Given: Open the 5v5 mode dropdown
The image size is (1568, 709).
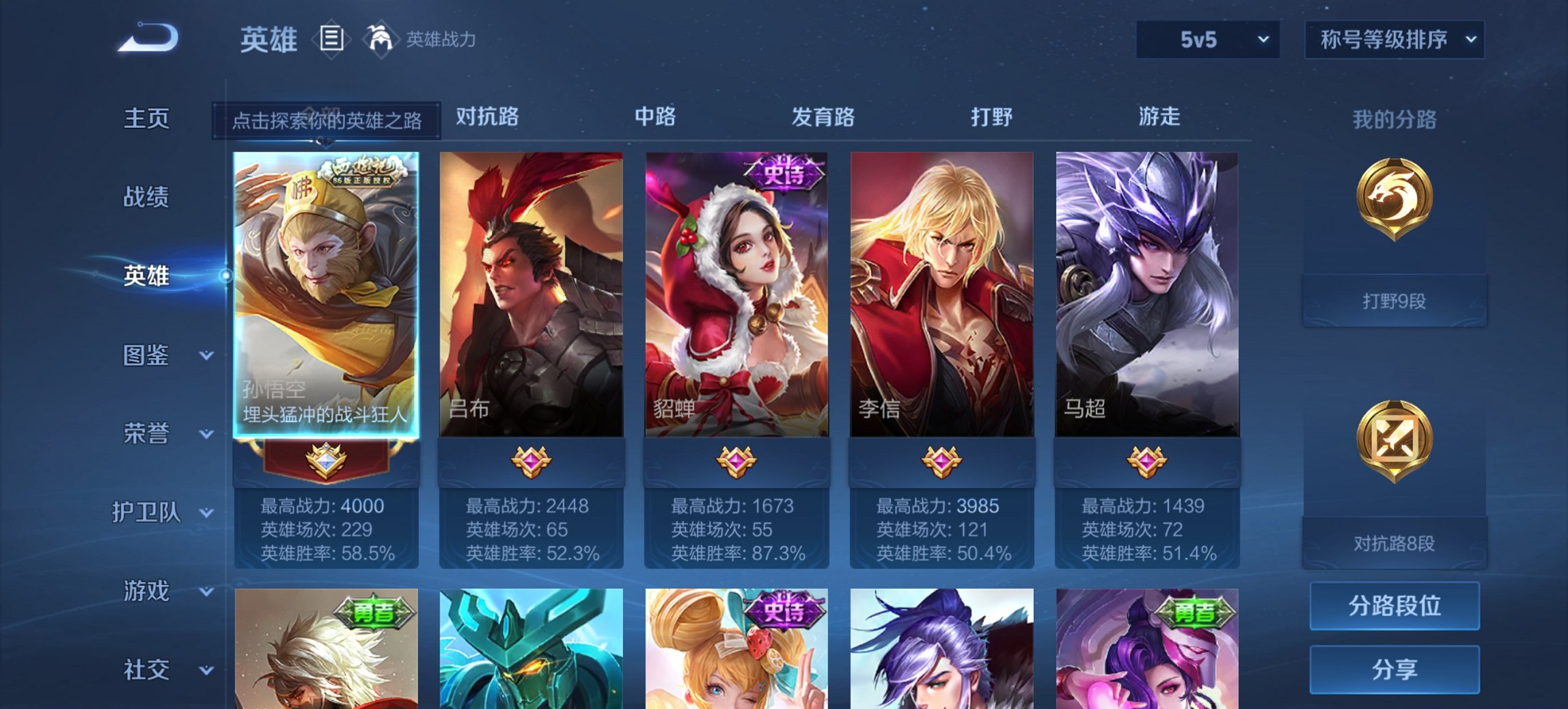Looking at the screenshot, I should tap(1206, 39).
